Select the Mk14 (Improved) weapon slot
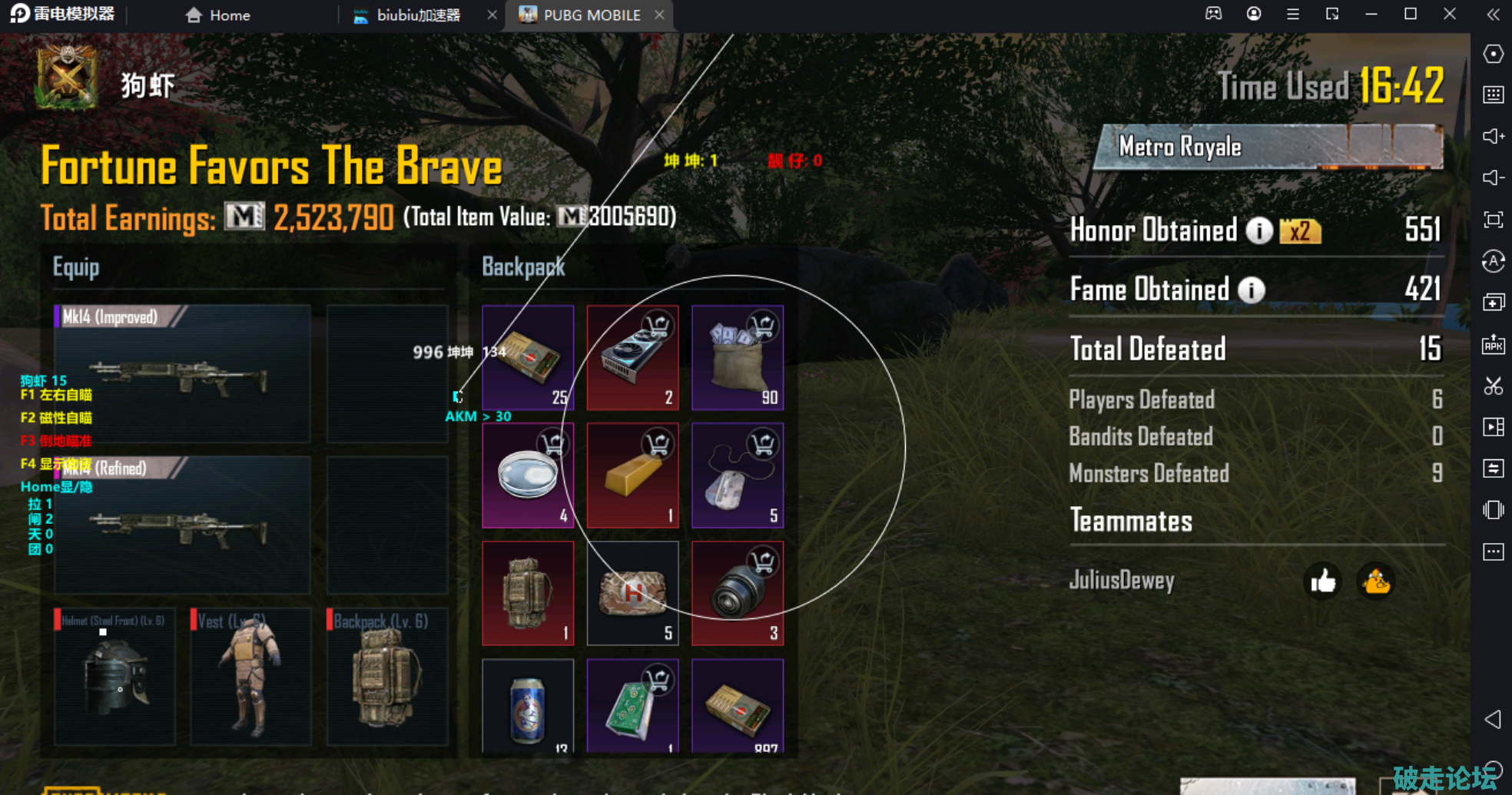 [x=182, y=374]
